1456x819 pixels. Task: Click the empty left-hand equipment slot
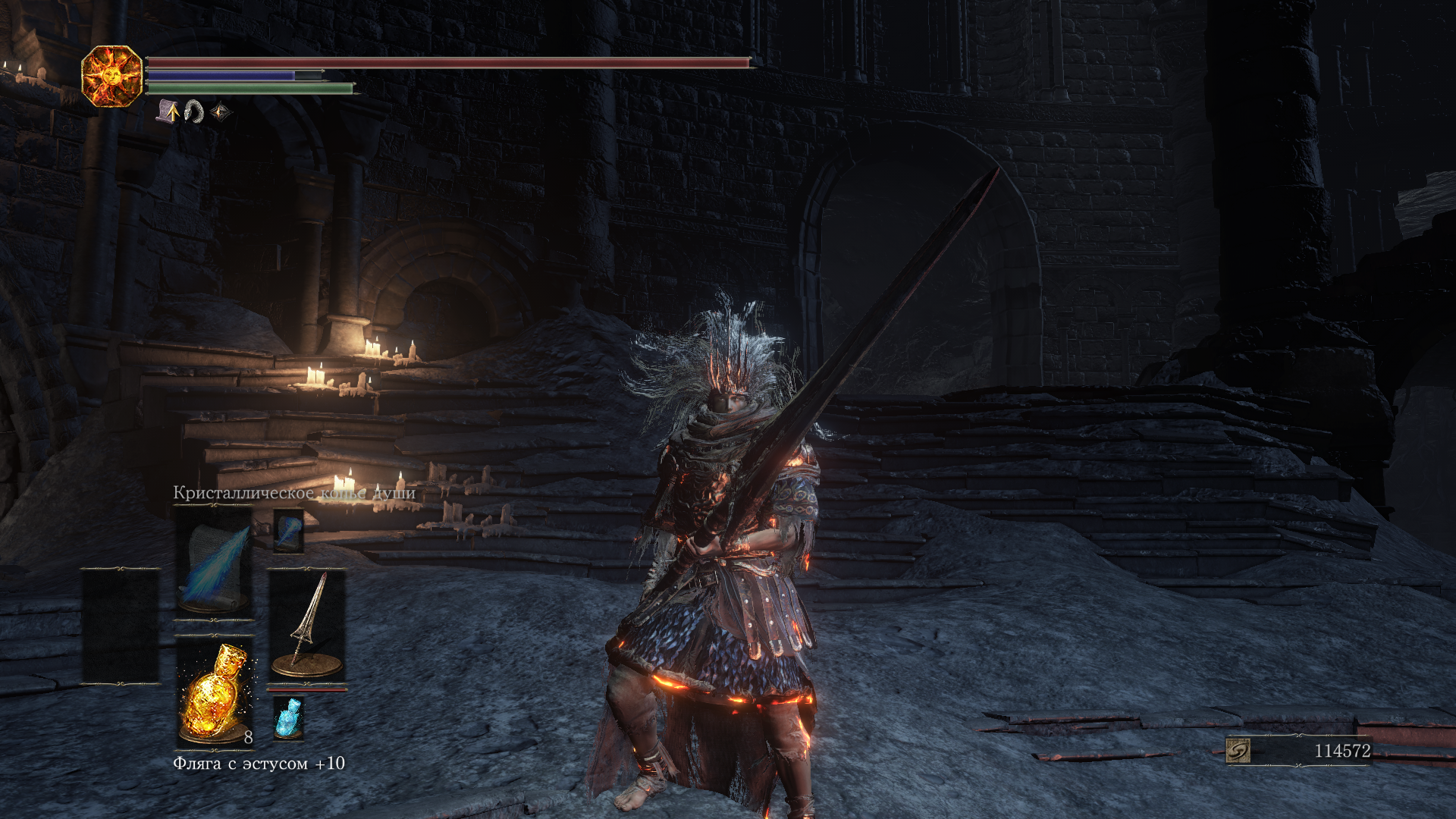pyautogui.click(x=121, y=626)
